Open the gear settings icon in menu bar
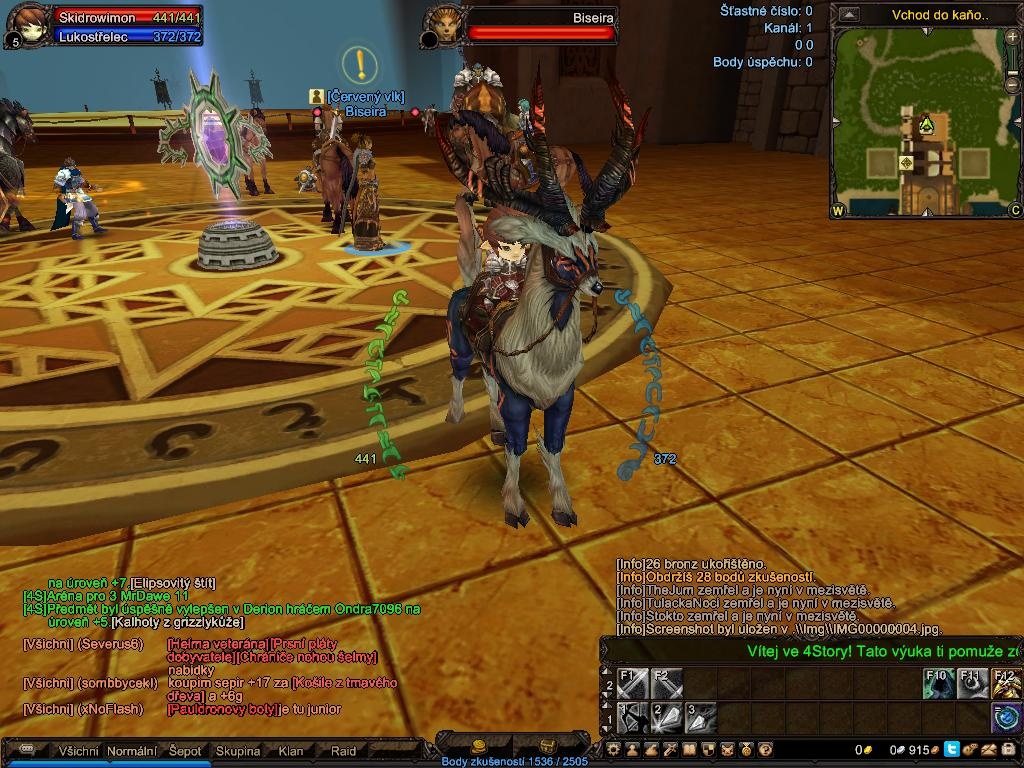Image resolution: width=1024 pixels, height=768 pixels. 614,749
